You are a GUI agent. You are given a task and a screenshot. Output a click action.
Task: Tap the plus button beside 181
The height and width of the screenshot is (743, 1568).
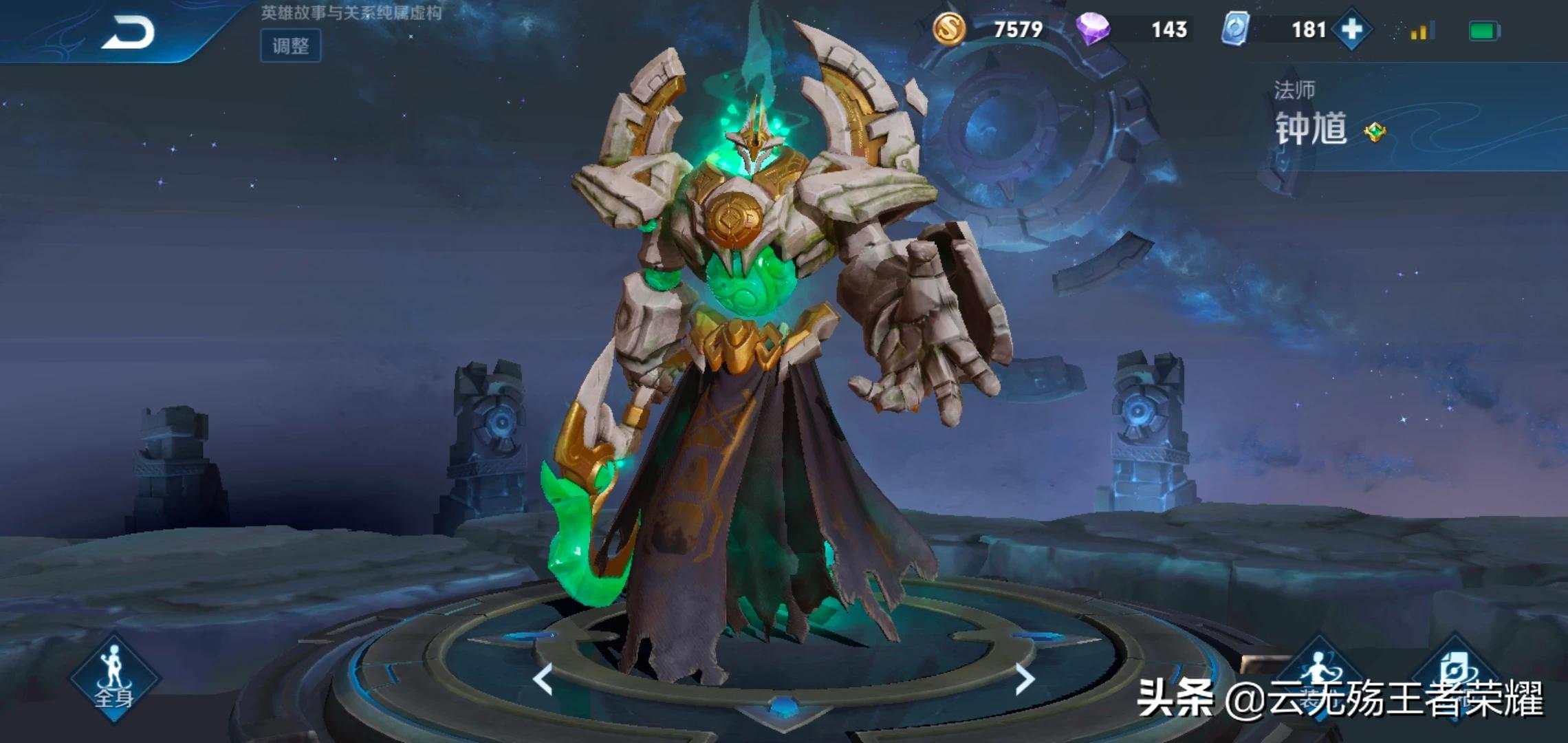point(1351,30)
